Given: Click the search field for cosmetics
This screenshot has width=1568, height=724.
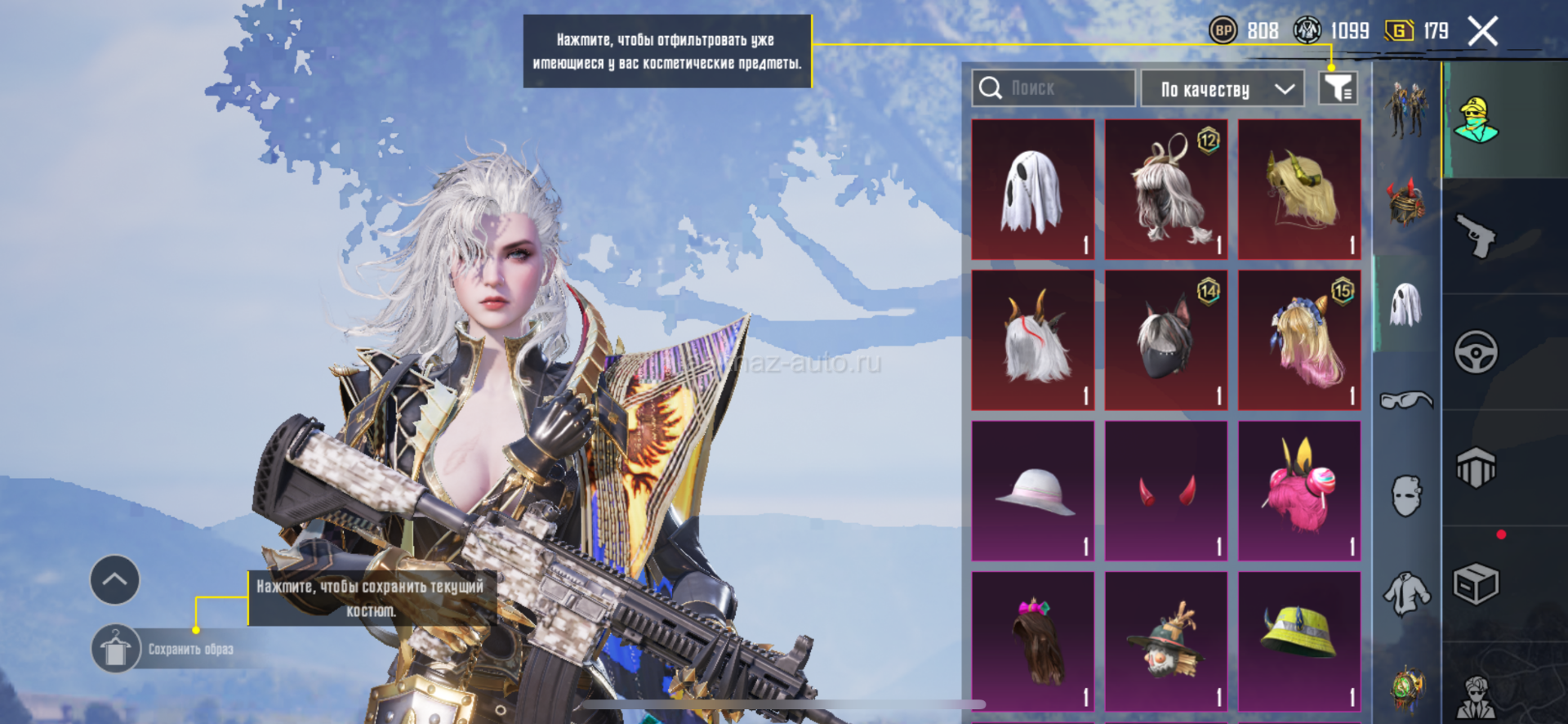Looking at the screenshot, I should [1053, 88].
